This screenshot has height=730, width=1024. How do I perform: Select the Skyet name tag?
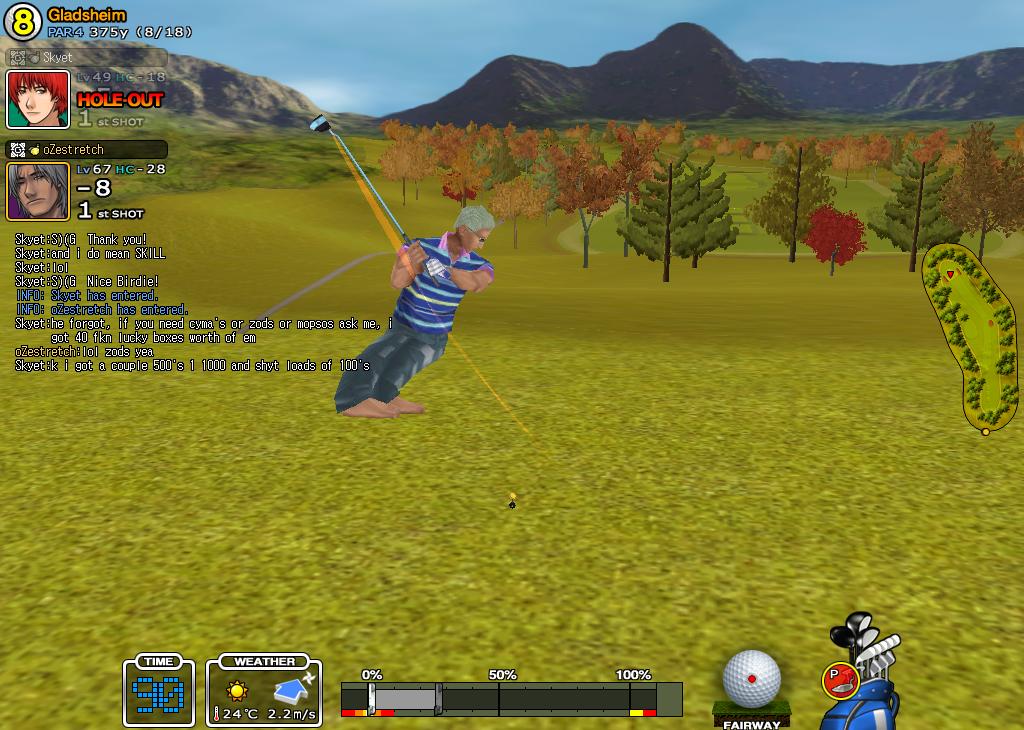tap(87, 57)
